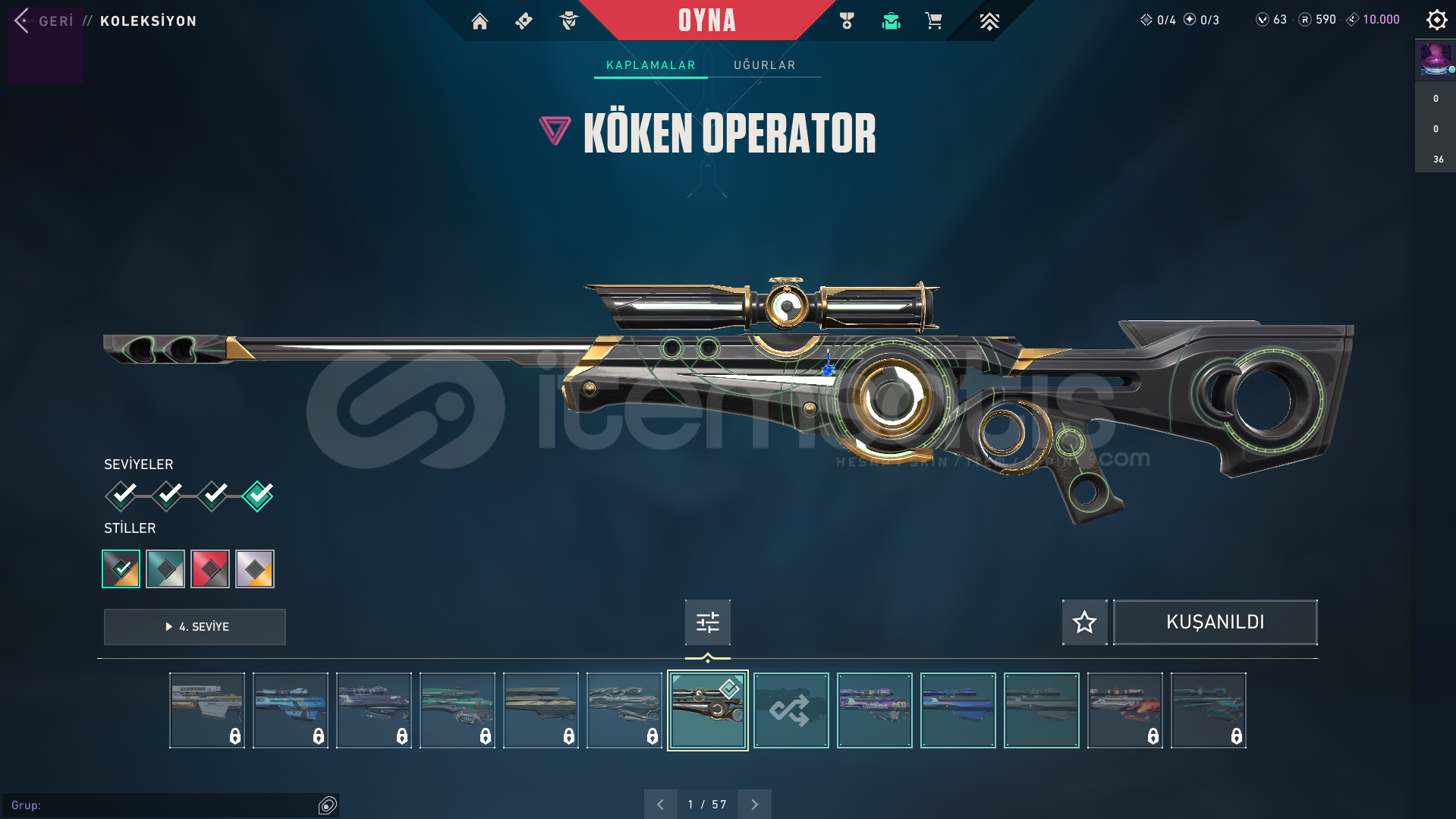Open the settings gear
Viewport: 1456px width, 819px height.
point(1436,20)
